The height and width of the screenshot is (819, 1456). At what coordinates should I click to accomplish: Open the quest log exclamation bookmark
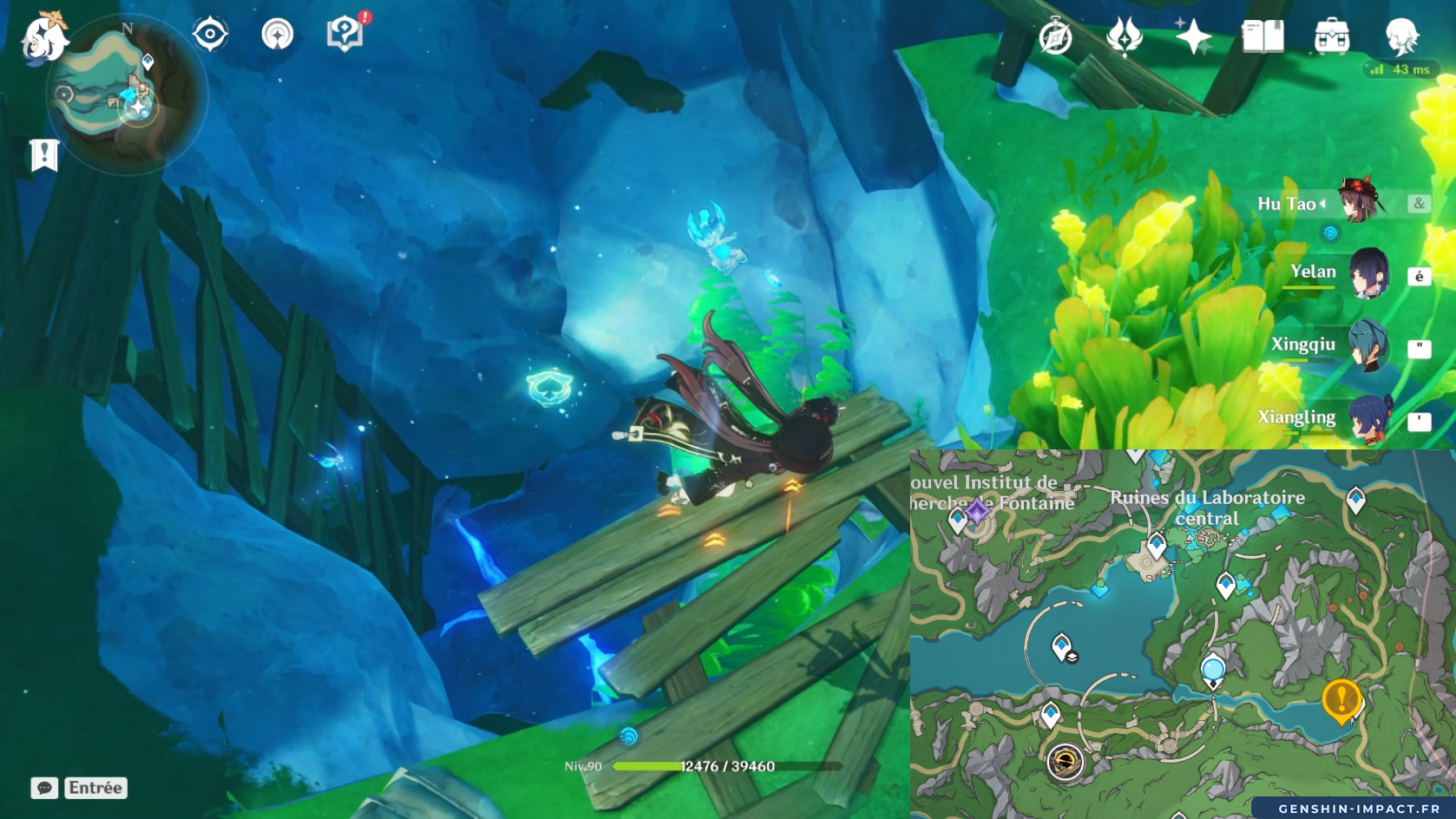44,155
